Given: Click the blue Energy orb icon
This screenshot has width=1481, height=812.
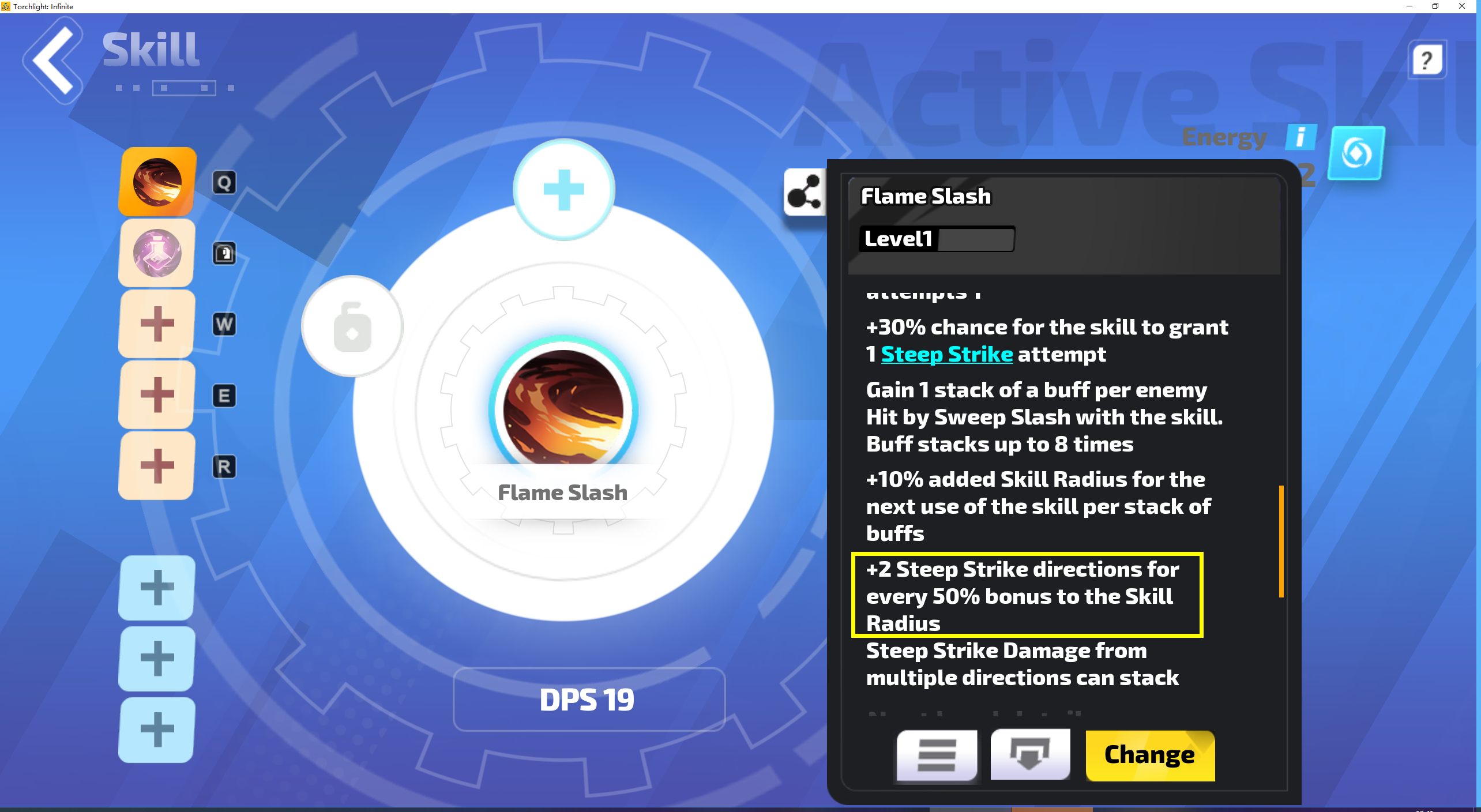Looking at the screenshot, I should (1356, 154).
